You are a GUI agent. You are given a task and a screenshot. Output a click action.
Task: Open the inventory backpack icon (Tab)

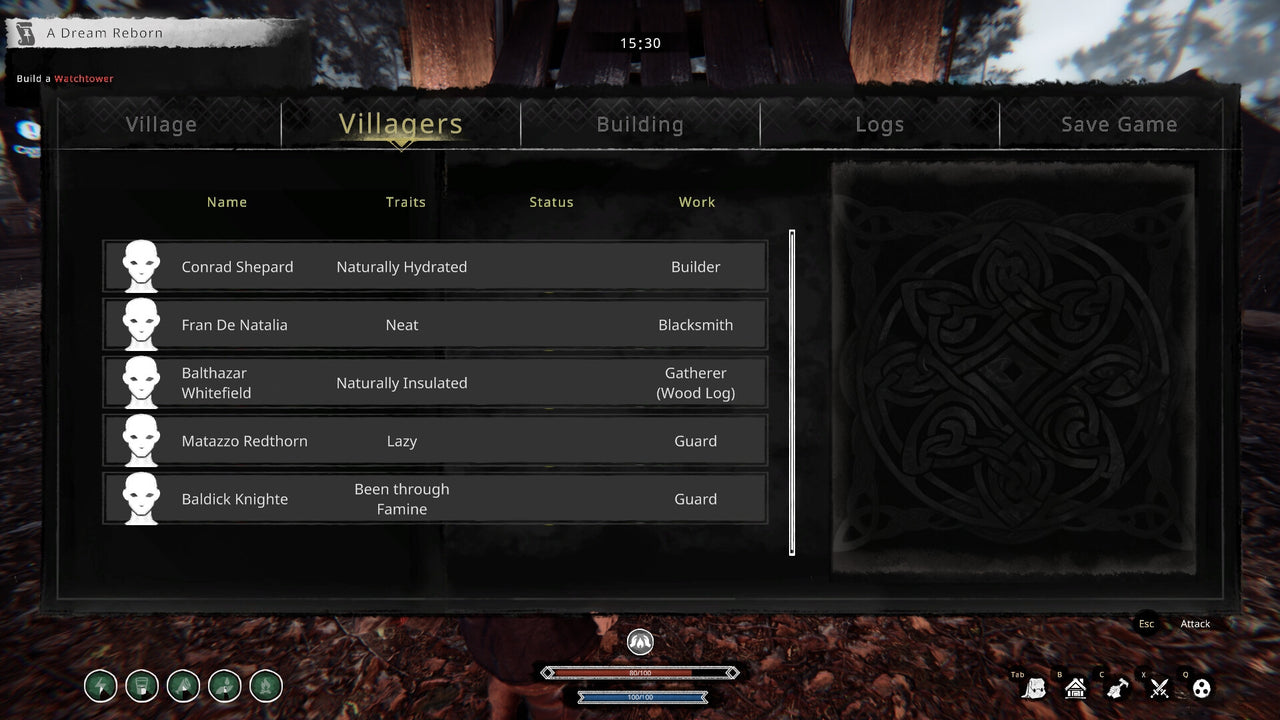(1035, 687)
